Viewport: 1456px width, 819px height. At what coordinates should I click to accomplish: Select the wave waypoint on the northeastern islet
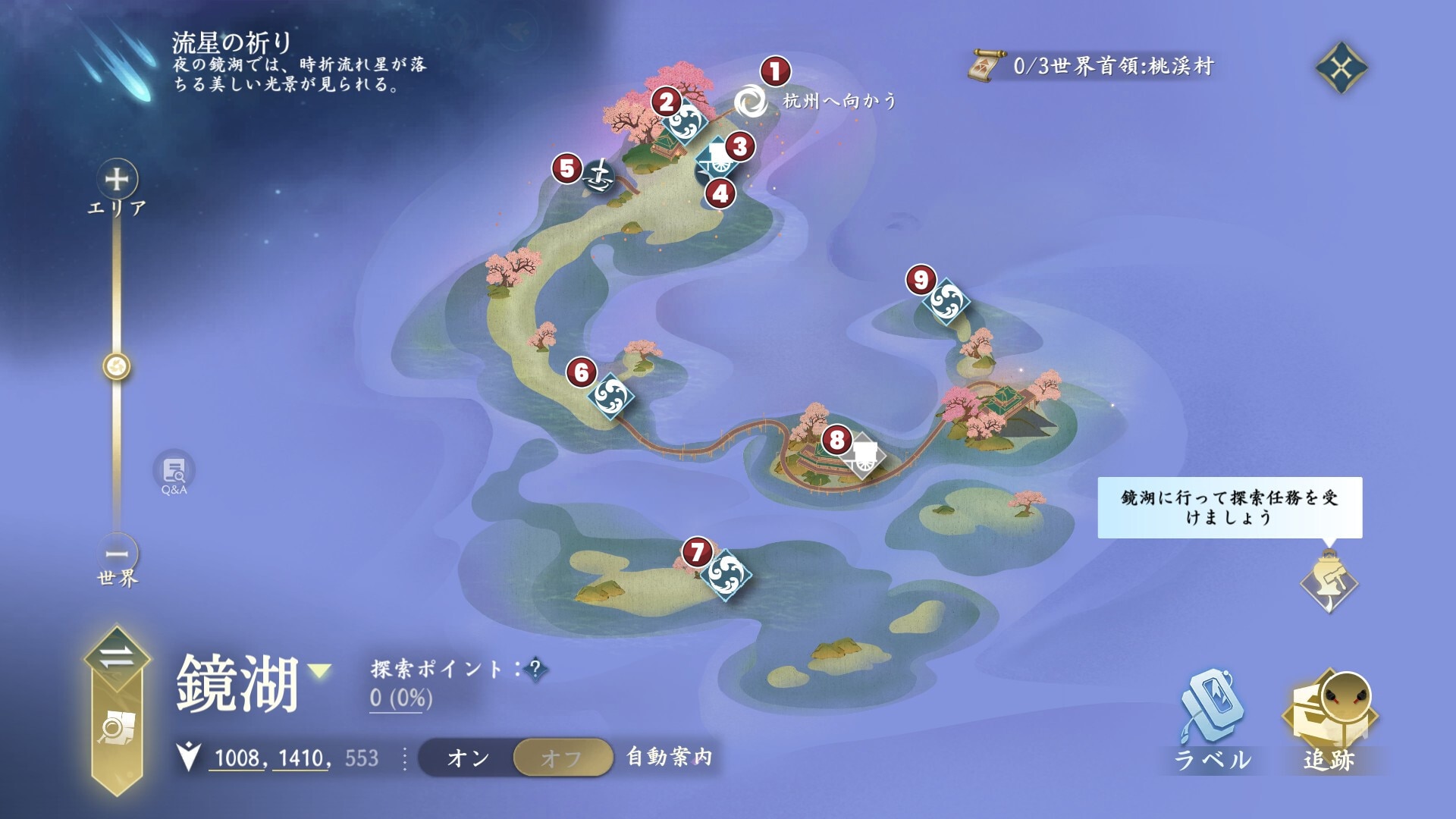(946, 302)
